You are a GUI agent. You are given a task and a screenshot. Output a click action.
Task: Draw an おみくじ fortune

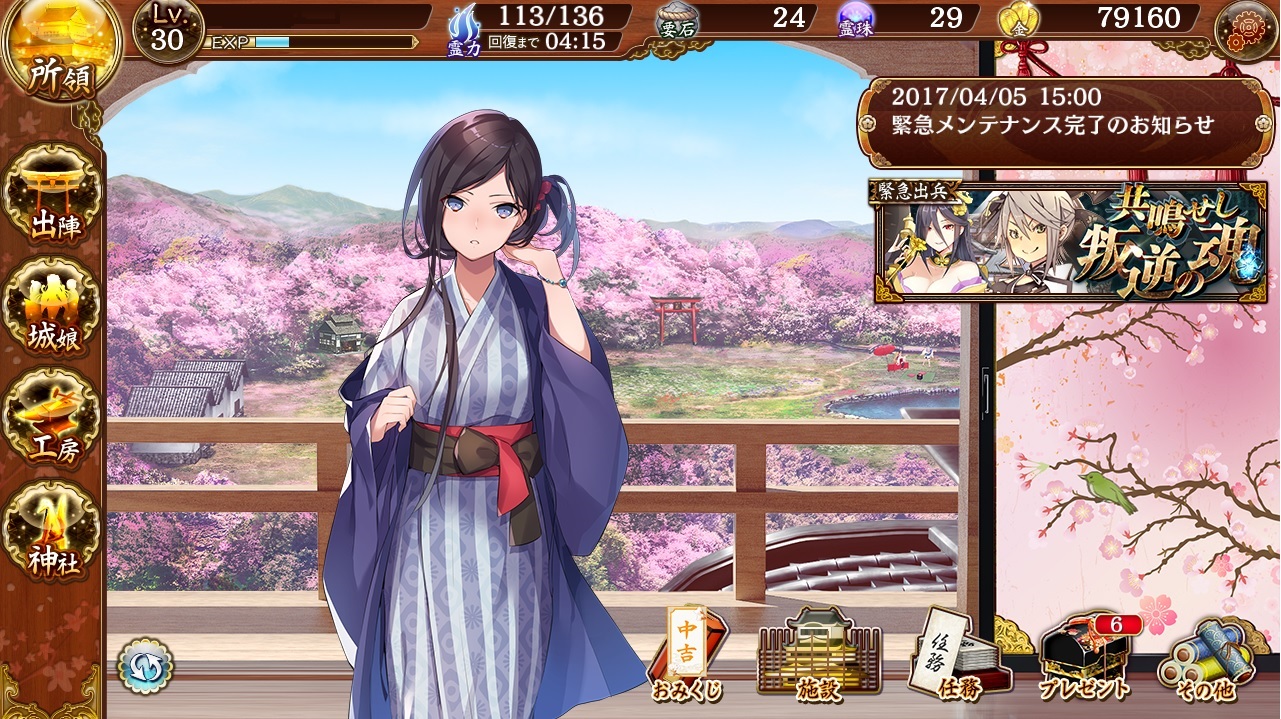coord(688,655)
